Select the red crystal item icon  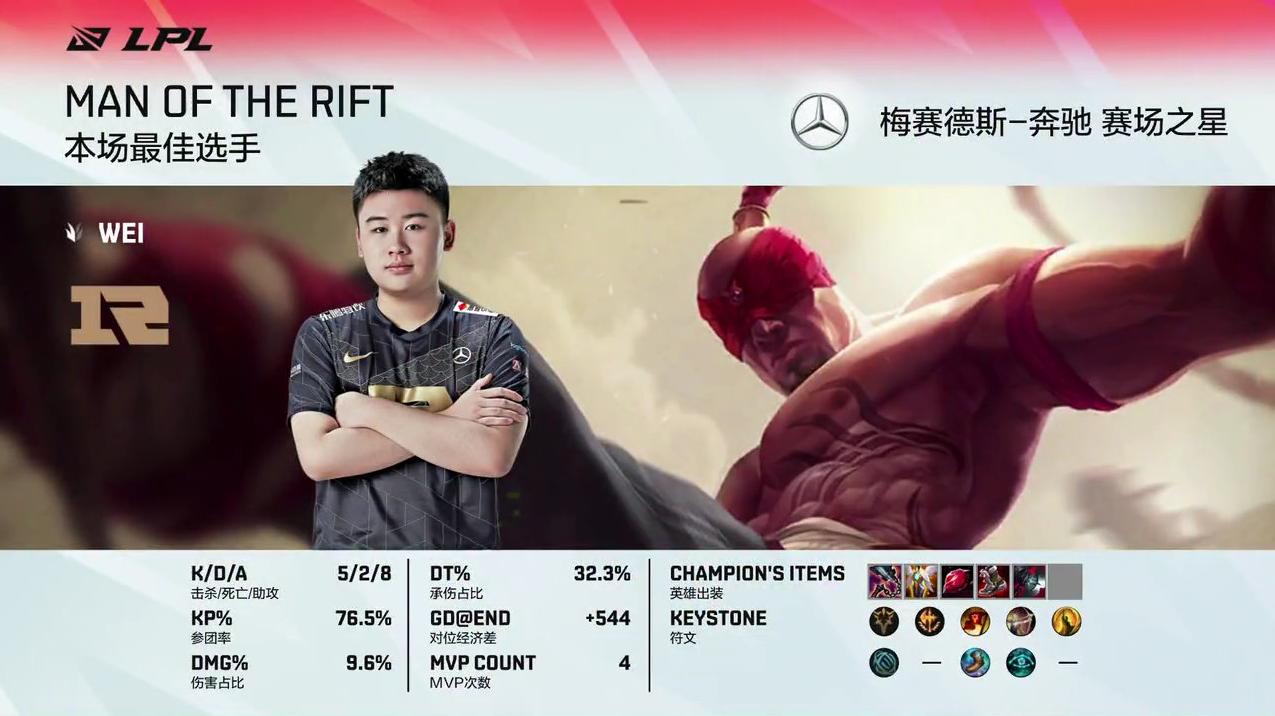point(957,581)
